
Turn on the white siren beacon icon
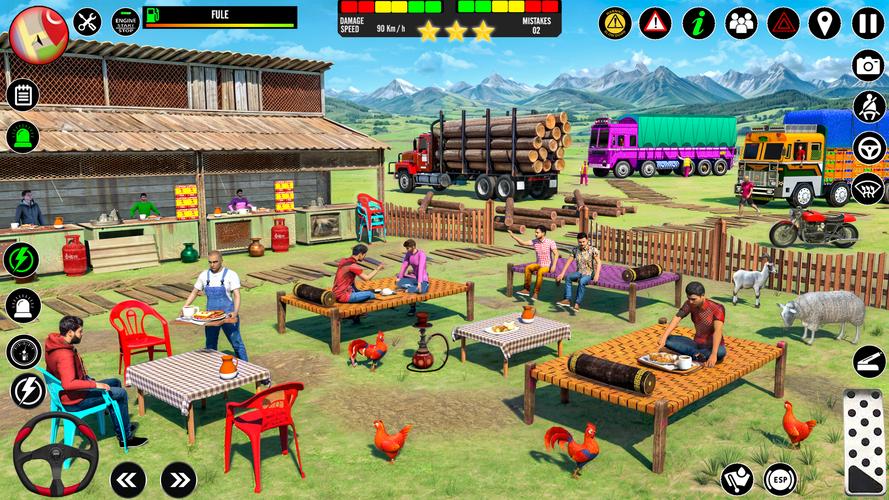pyautogui.click(x=22, y=305)
